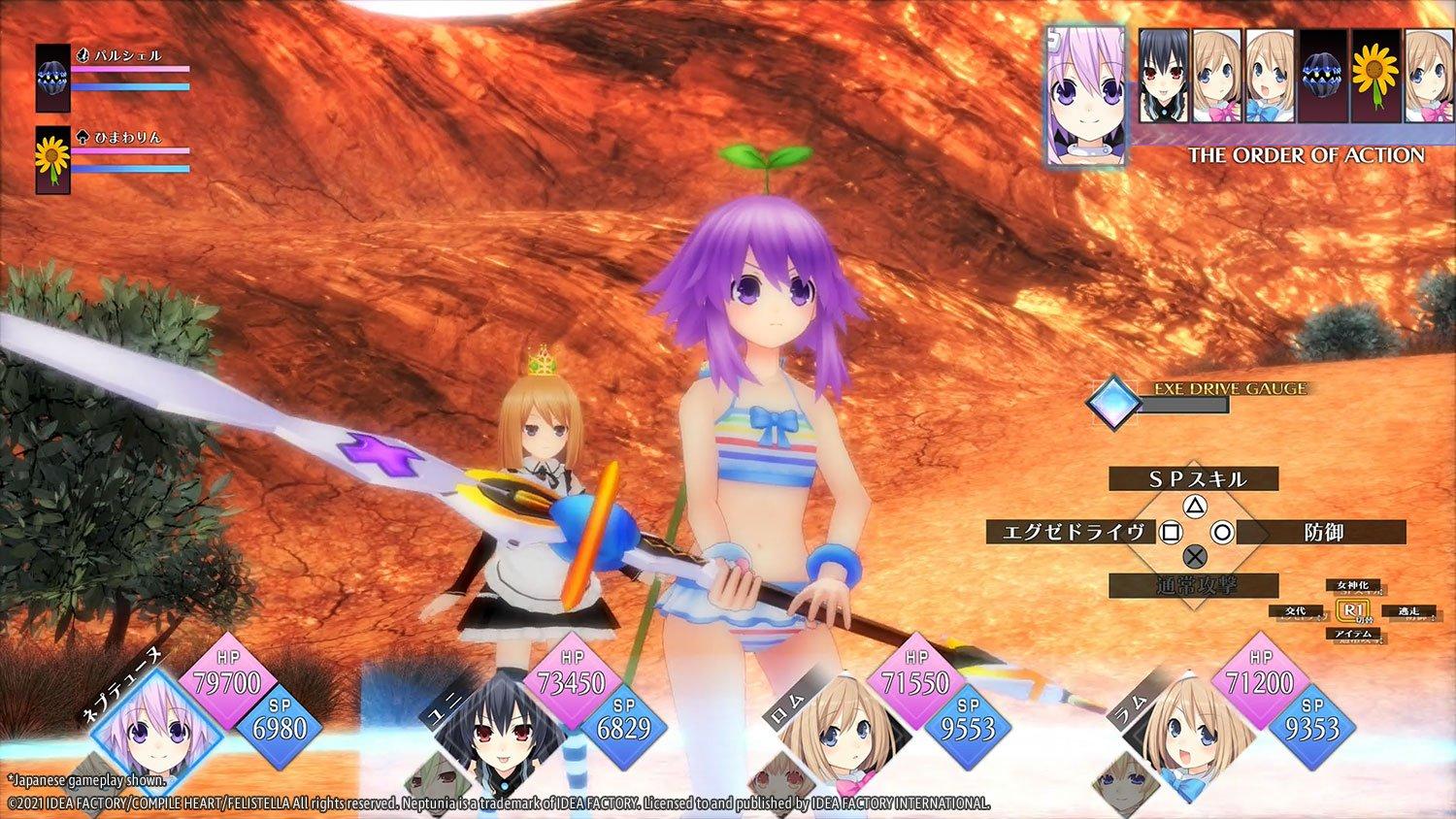Select the R1 command page switch icon

(1353, 609)
